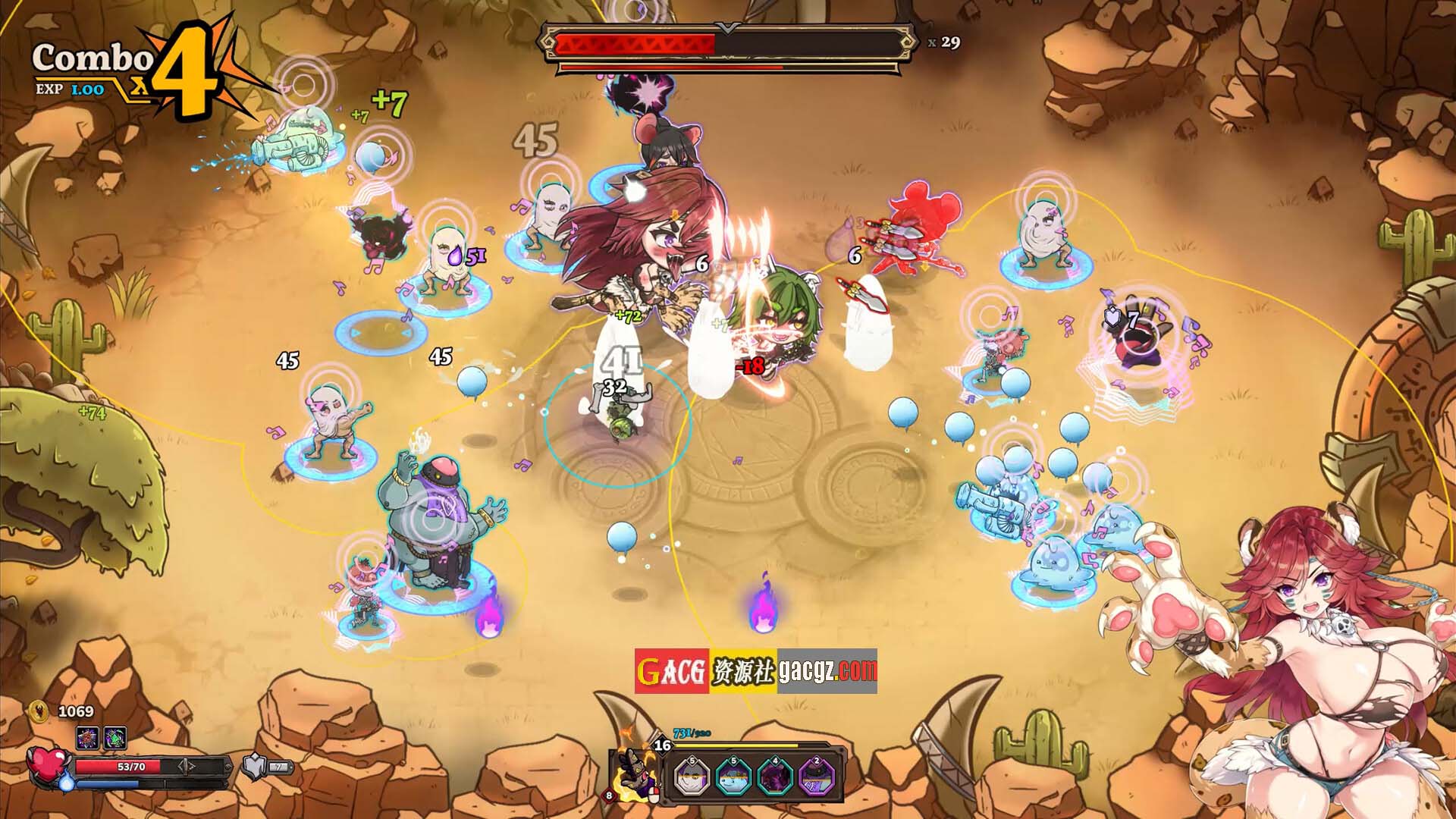This screenshot has width=1456, height=819.
Task: Select the grey-framed white ghost summon slot
Action: 692,777
